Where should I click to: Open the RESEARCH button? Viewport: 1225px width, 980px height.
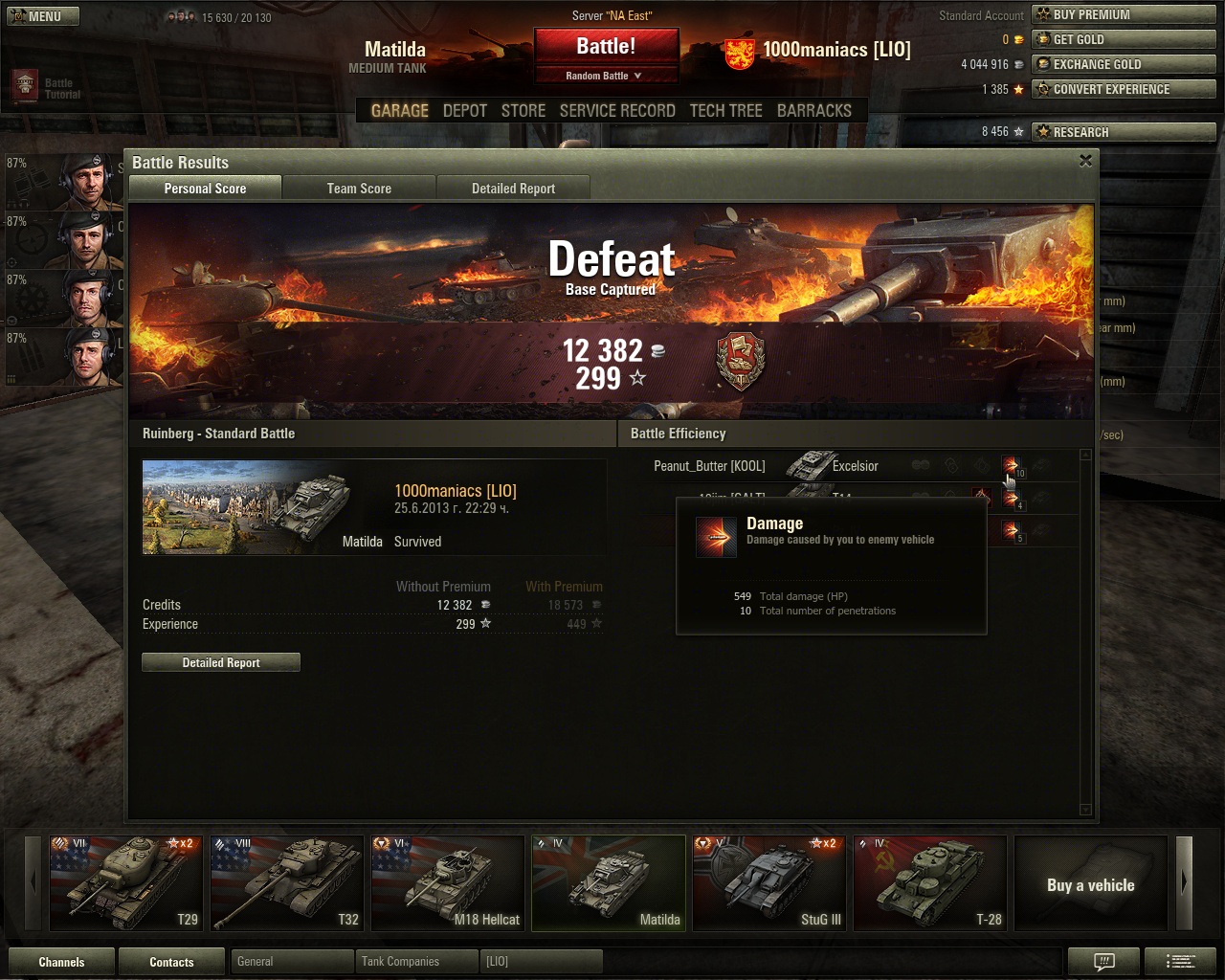tap(1122, 132)
